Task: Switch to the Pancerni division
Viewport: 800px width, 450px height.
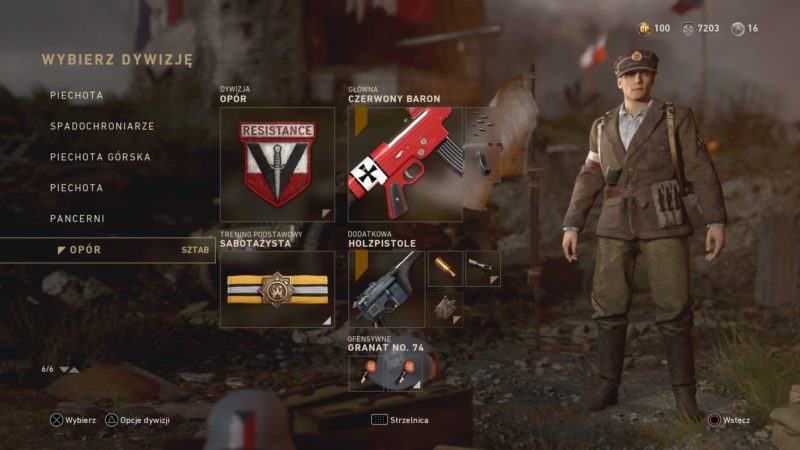Action: pyautogui.click(x=77, y=218)
